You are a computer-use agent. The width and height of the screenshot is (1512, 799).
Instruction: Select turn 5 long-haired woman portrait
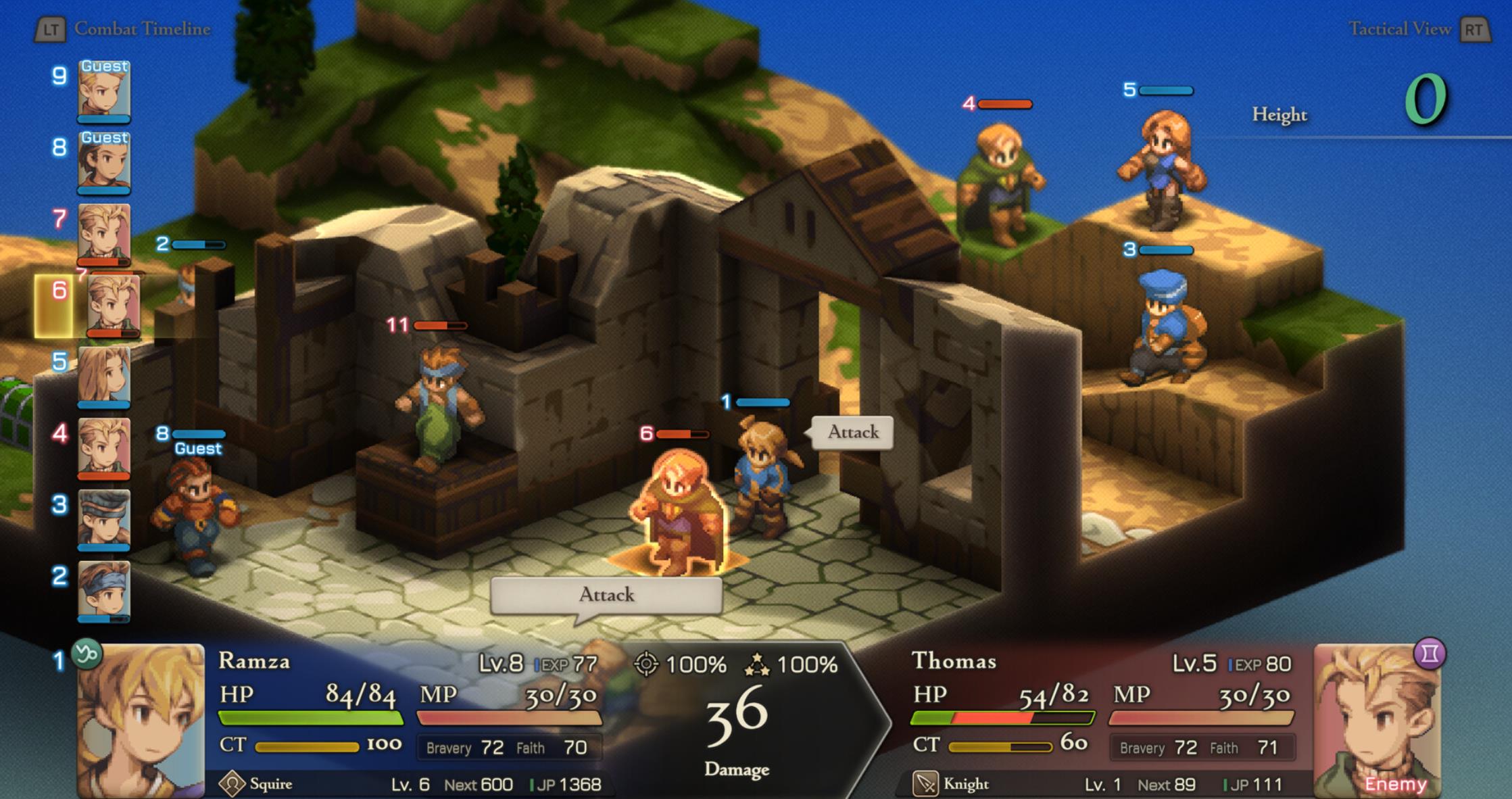(104, 376)
